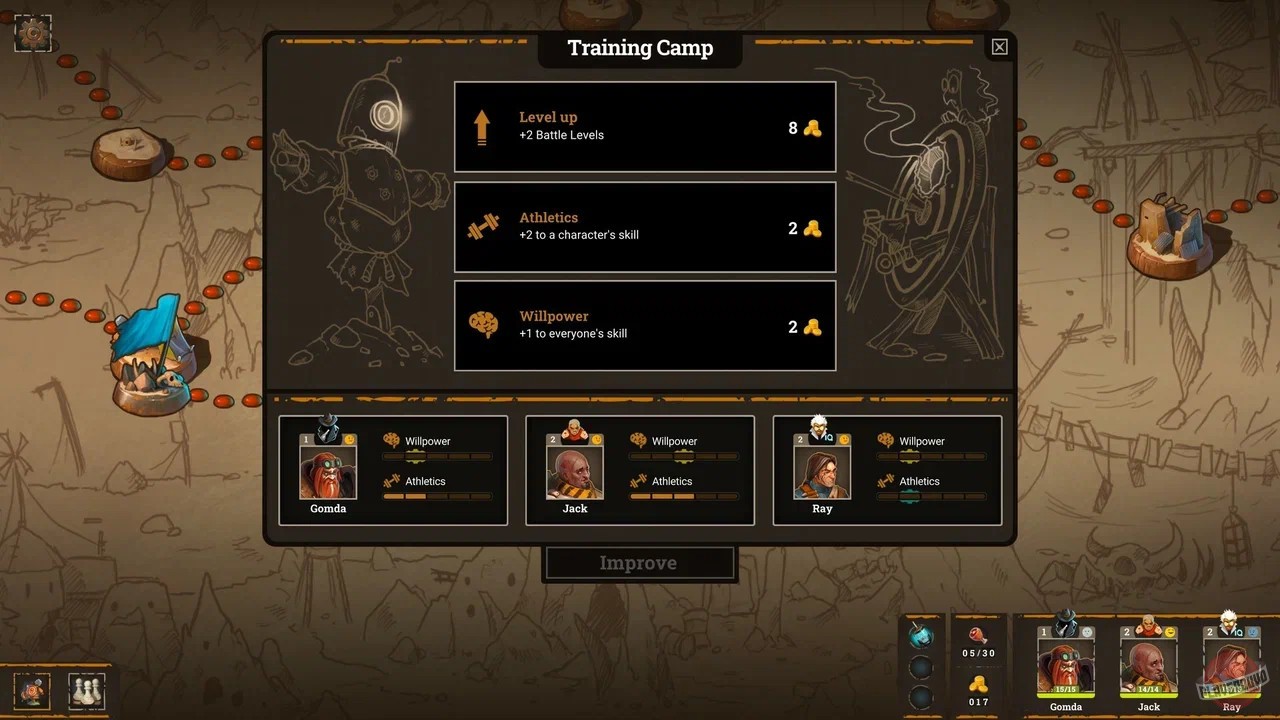
Task: Choose the Level up +2 Battle Levels option
Action: pyautogui.click(x=645, y=128)
